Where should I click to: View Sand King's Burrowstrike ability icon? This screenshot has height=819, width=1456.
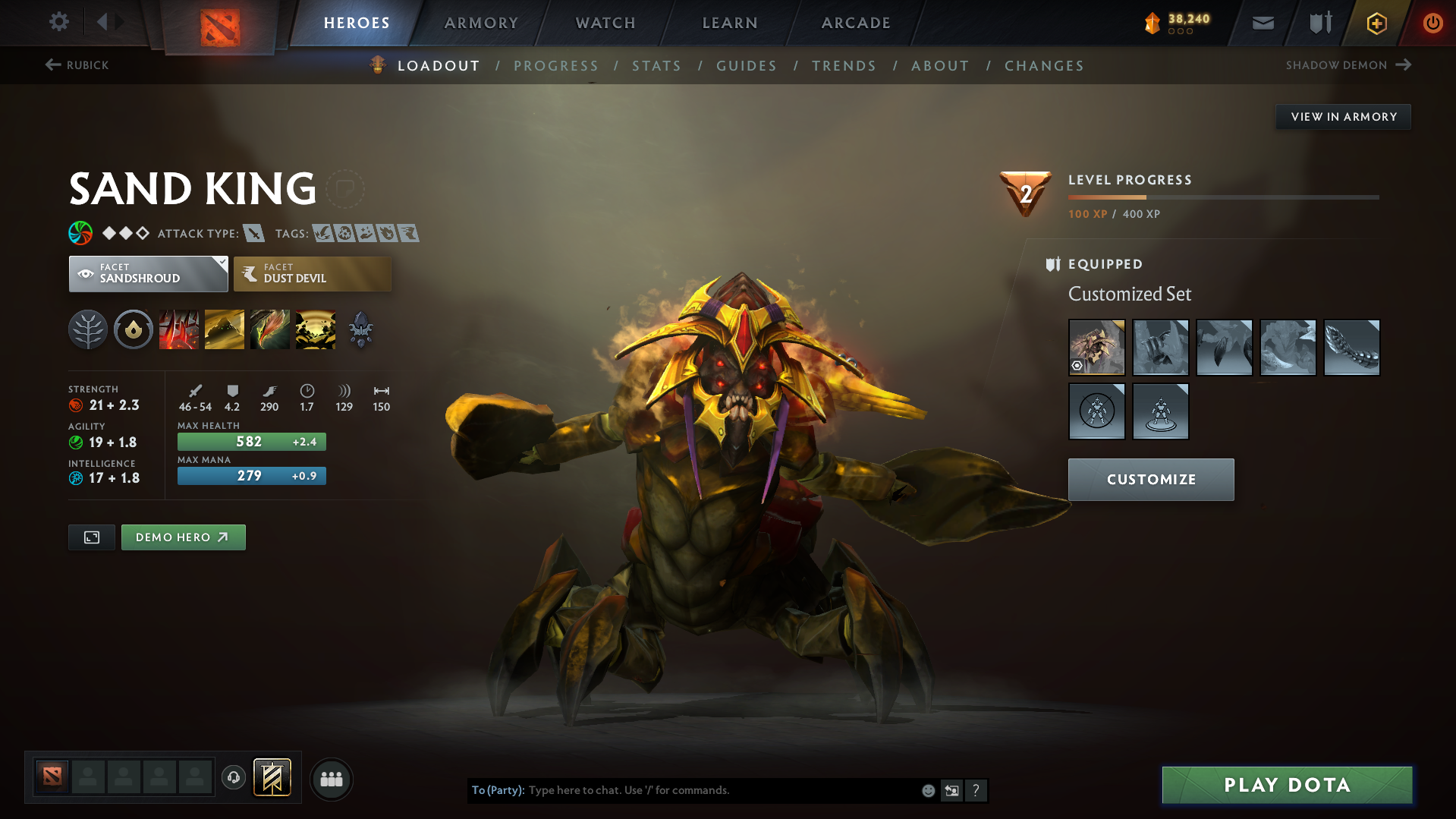[x=179, y=329]
